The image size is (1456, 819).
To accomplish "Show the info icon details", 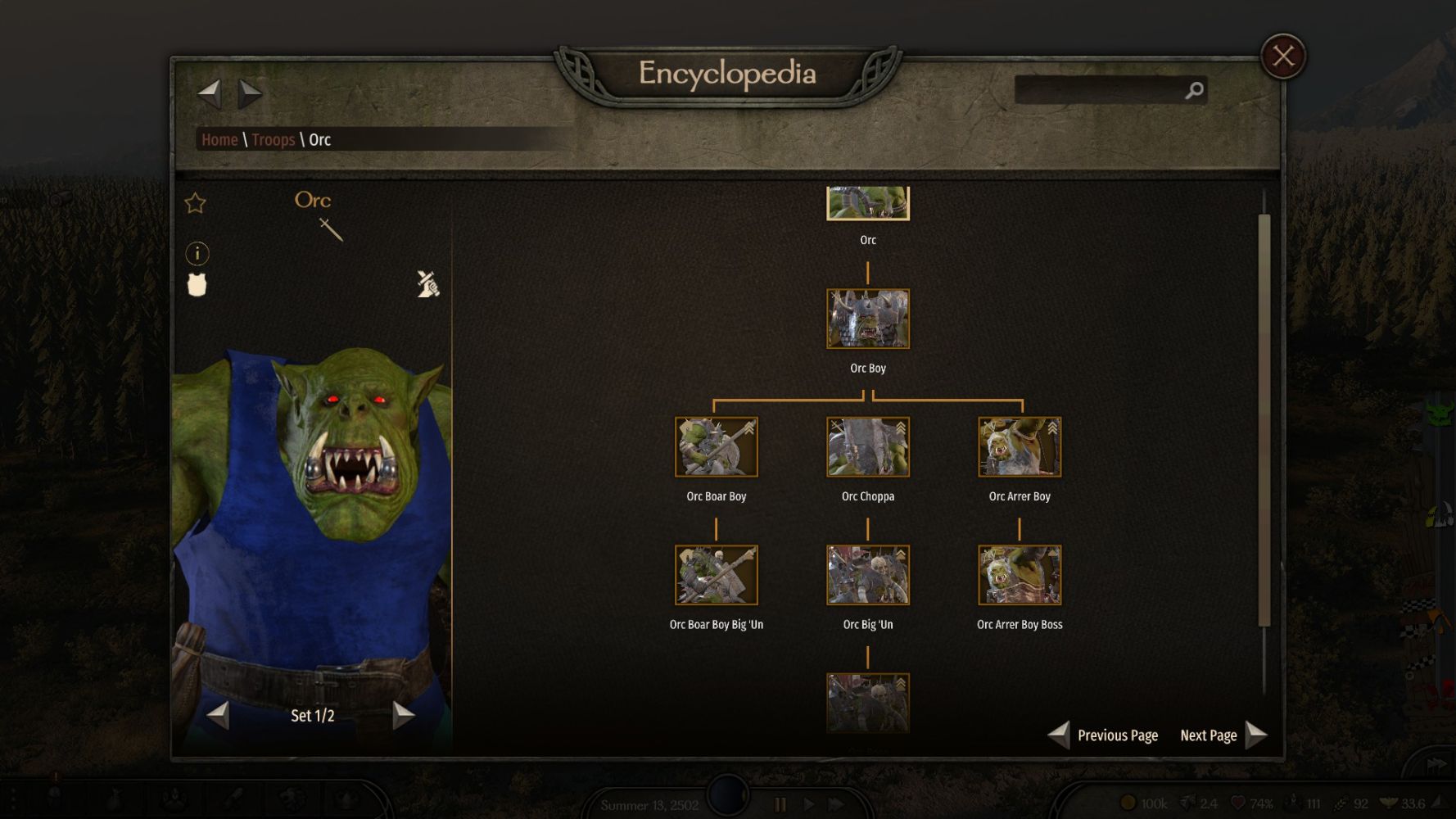I will 197,253.
